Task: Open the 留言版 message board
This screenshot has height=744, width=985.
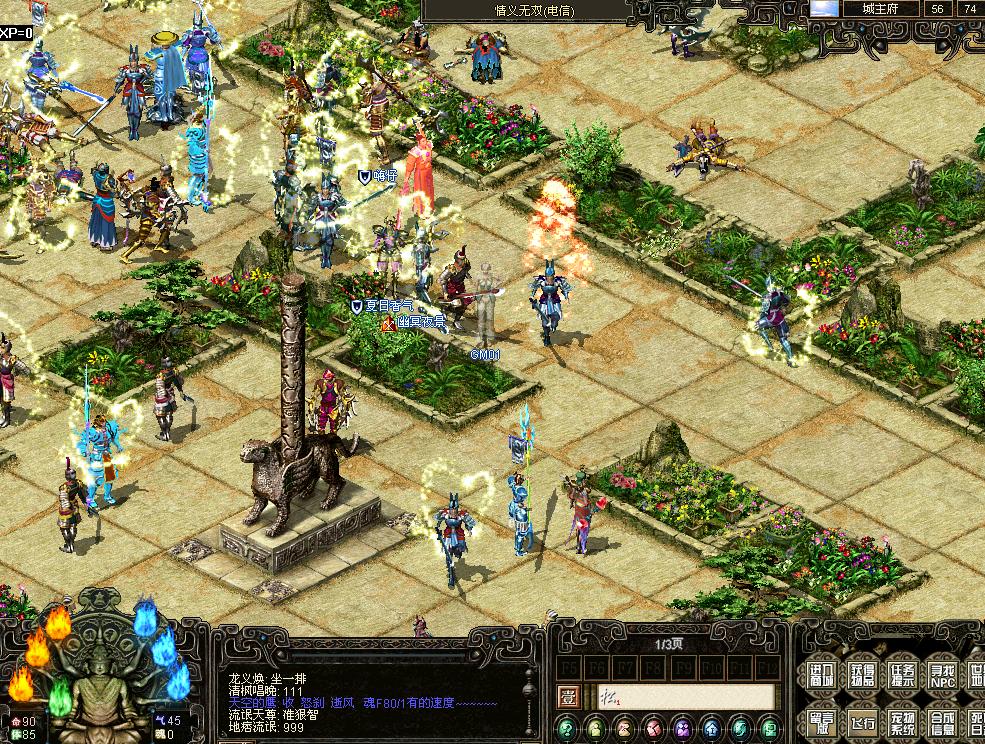Action: [818, 721]
